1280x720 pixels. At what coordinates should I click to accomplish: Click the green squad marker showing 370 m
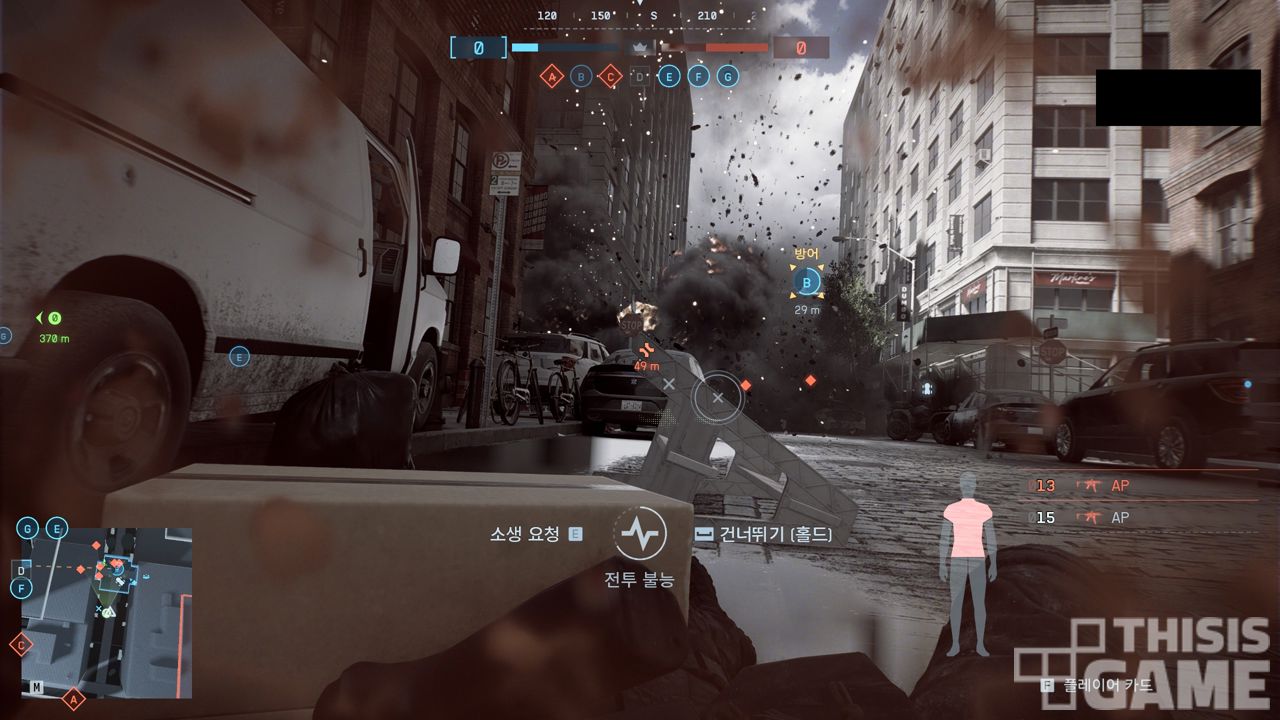coord(54,318)
